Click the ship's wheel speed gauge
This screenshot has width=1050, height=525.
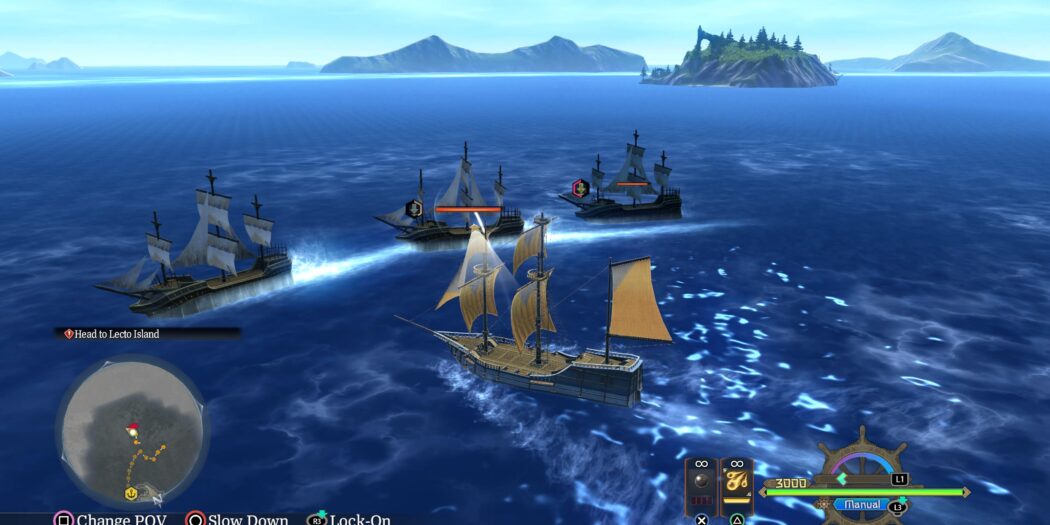pos(862,467)
